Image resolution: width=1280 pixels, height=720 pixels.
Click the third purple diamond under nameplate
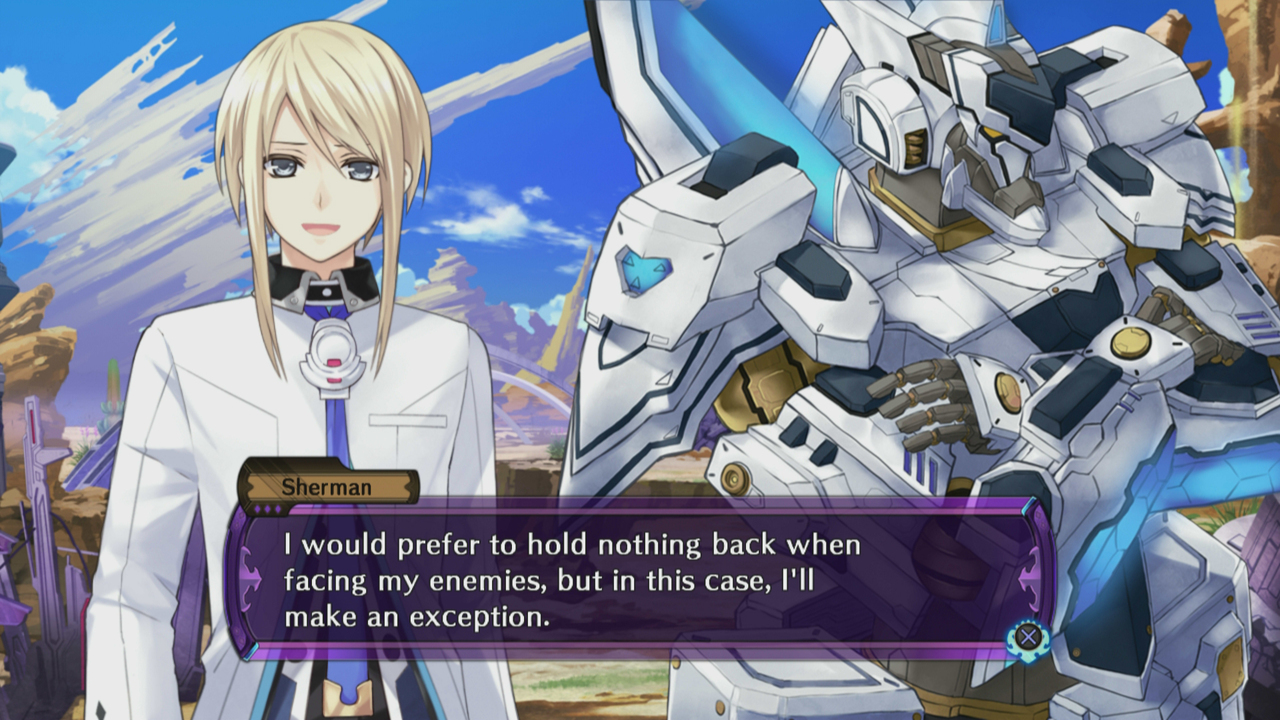point(277,508)
